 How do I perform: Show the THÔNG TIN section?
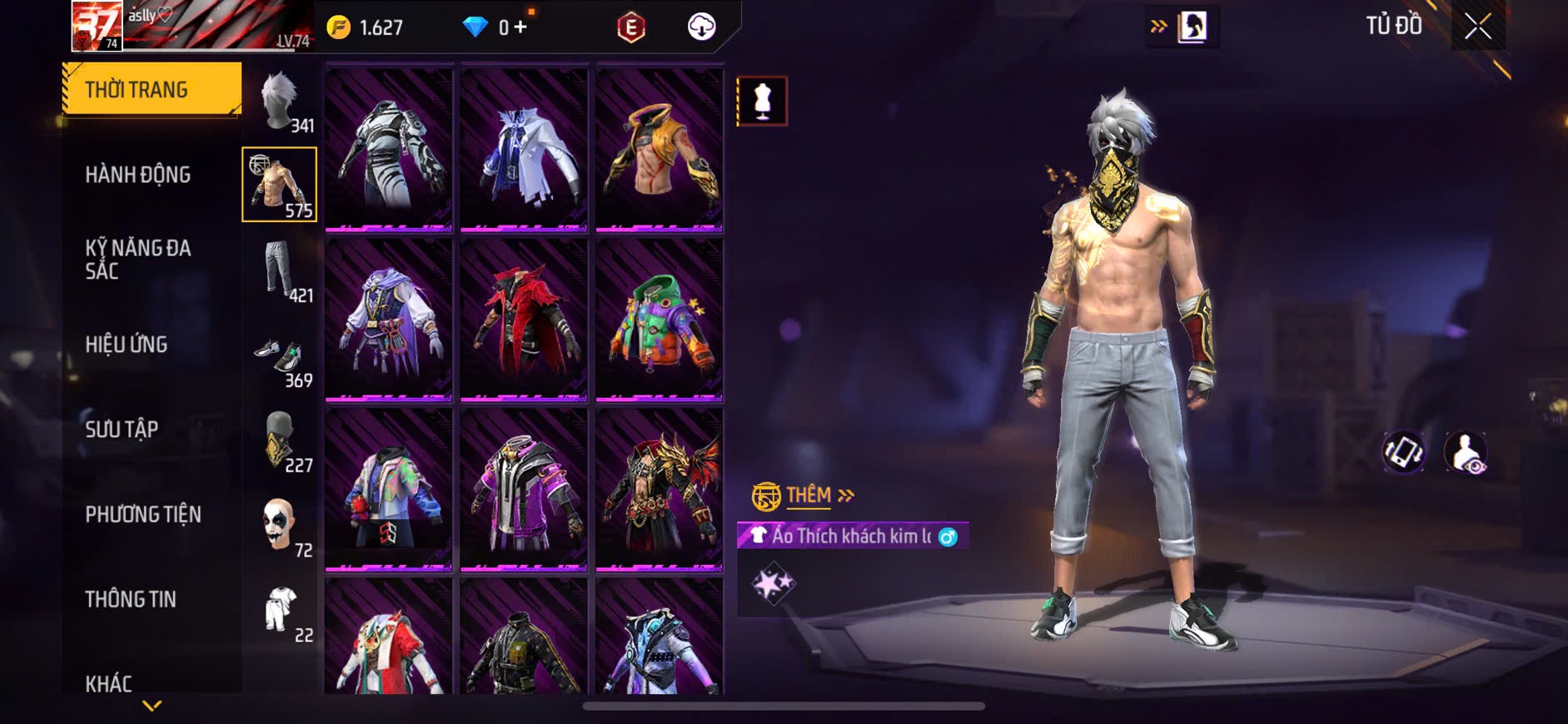click(131, 599)
